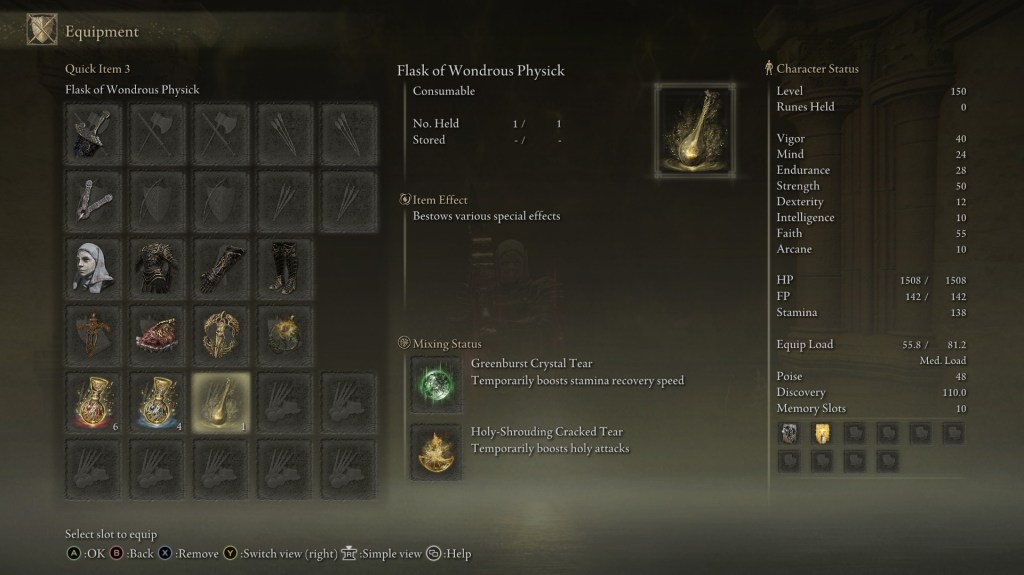The image size is (1024, 575).
Task: Open the first talisman slot
Action: click(x=95, y=334)
